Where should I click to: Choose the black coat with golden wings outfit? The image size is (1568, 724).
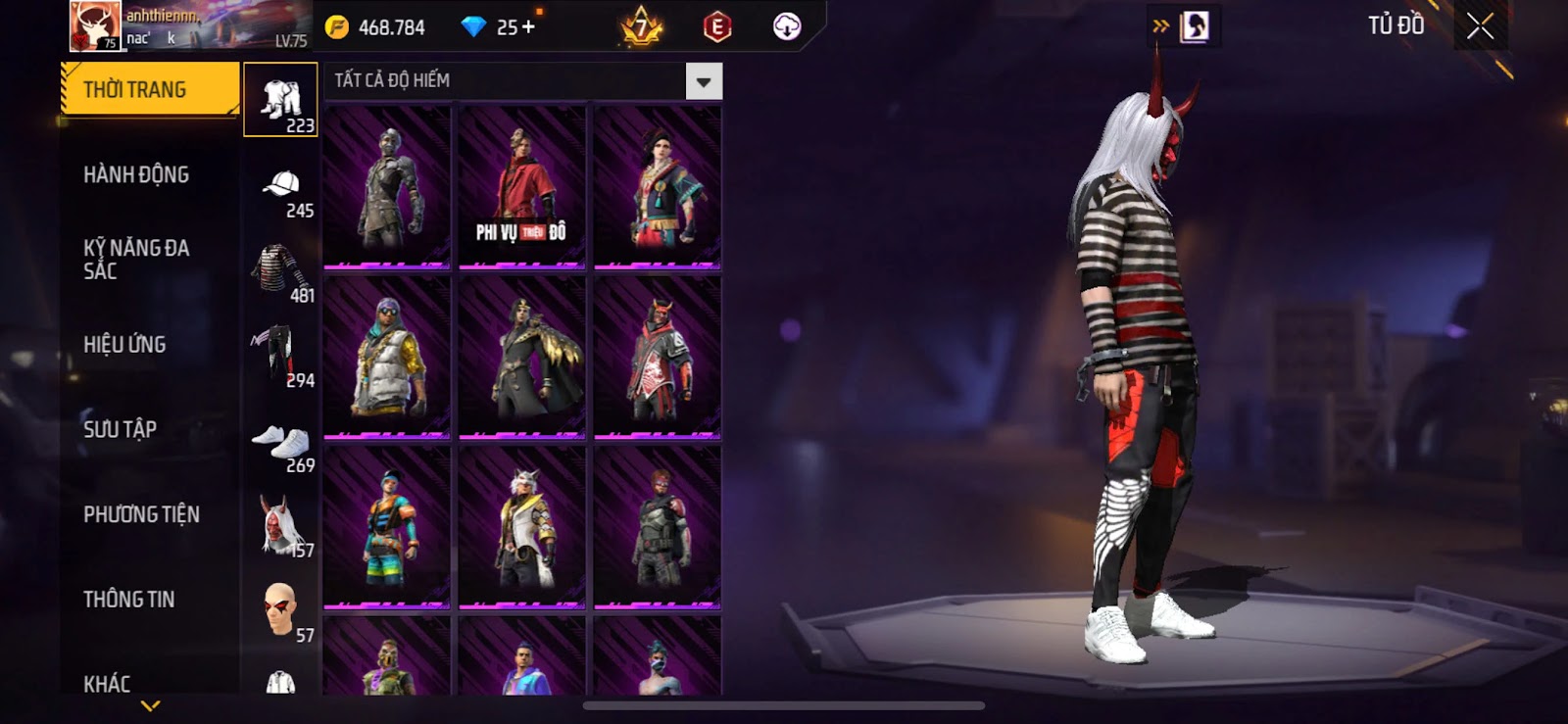pos(522,358)
